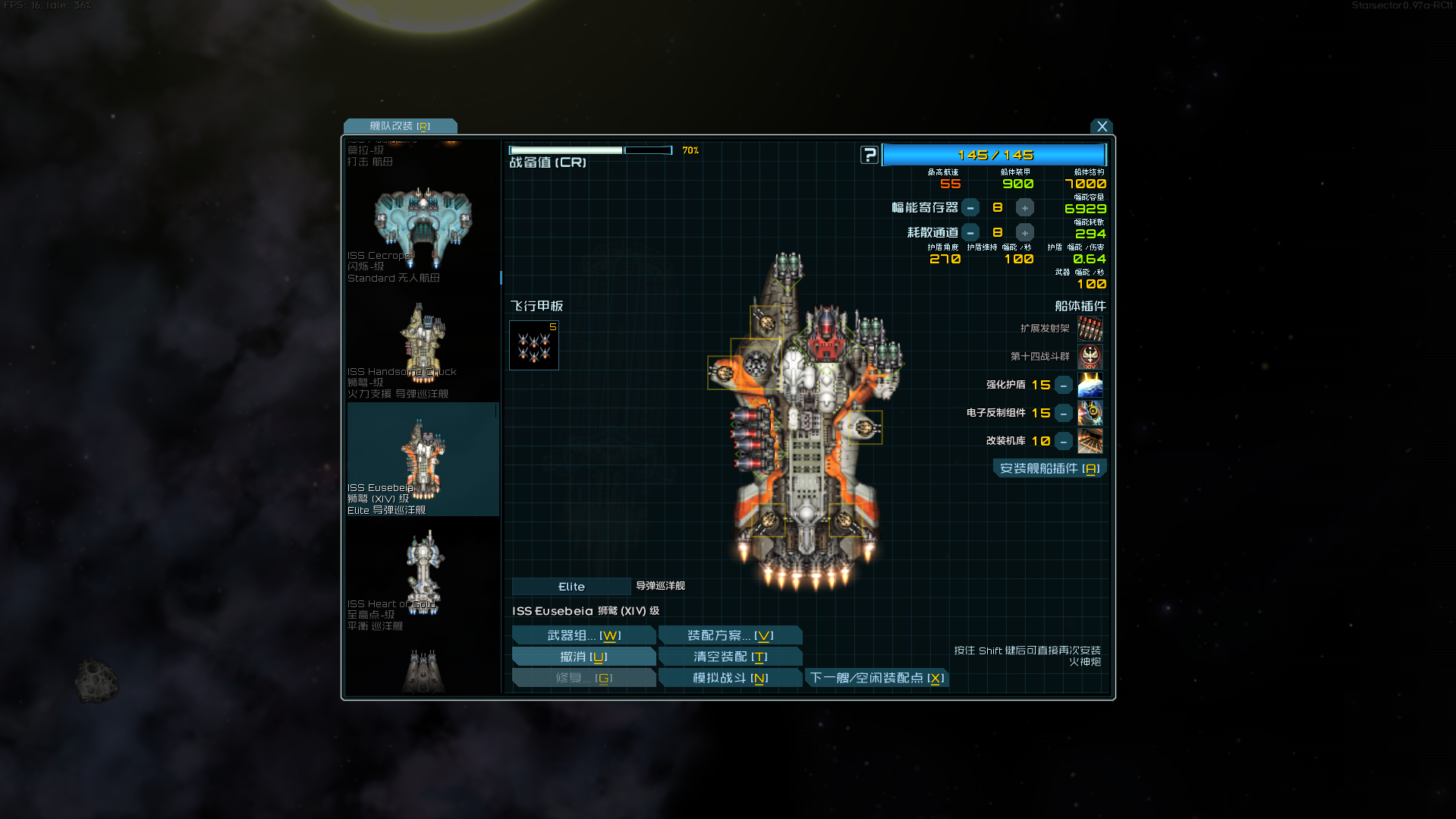Close the refit window

[1102, 127]
